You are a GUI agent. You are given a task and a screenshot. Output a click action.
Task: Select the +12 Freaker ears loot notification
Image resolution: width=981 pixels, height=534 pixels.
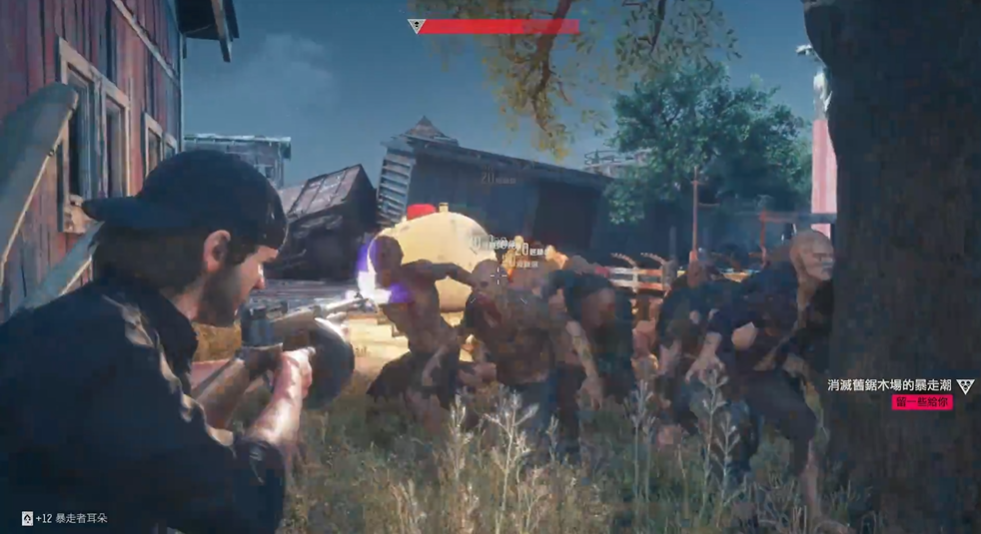(65, 518)
